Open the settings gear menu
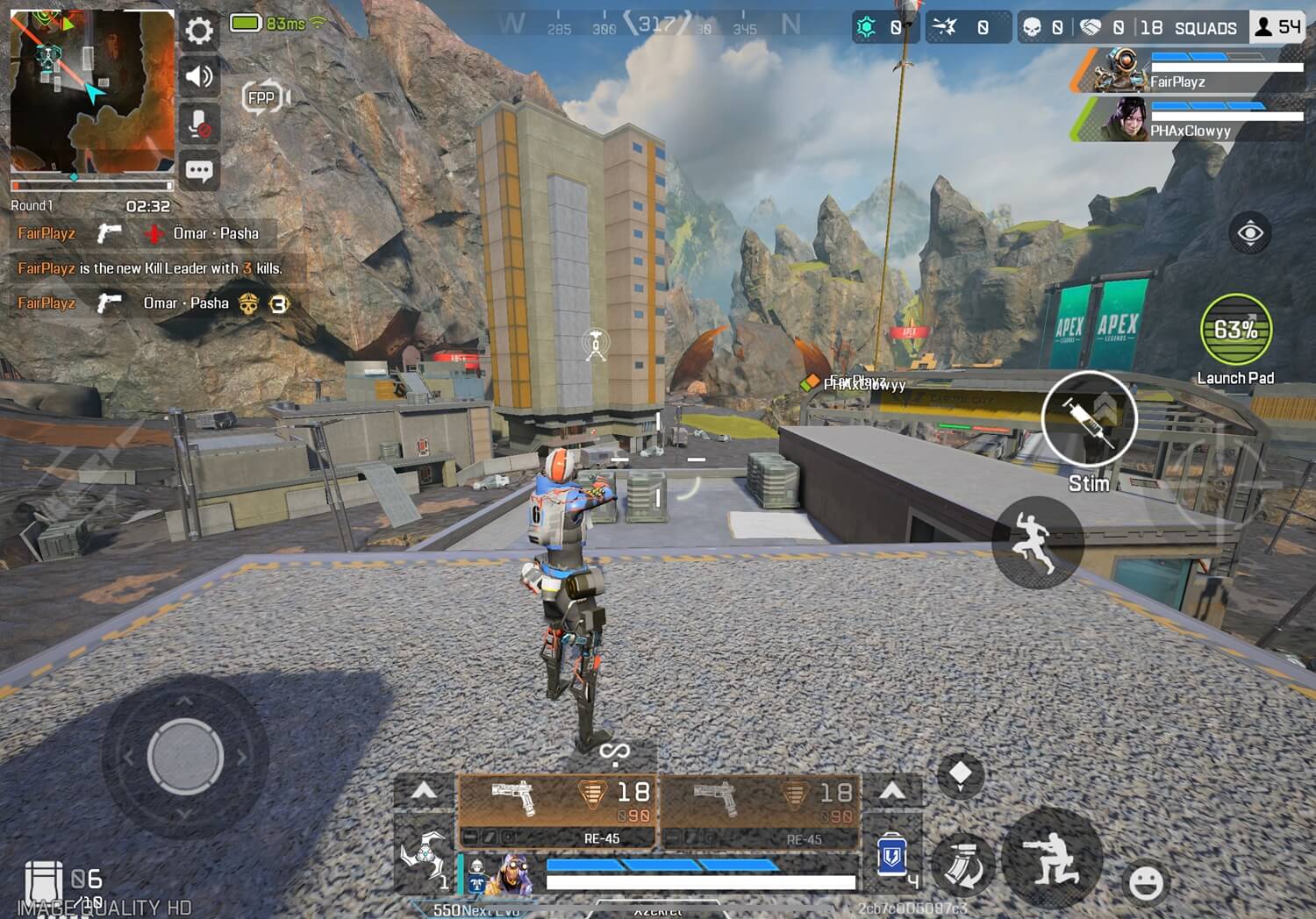The width and height of the screenshot is (1316, 919). tap(199, 32)
